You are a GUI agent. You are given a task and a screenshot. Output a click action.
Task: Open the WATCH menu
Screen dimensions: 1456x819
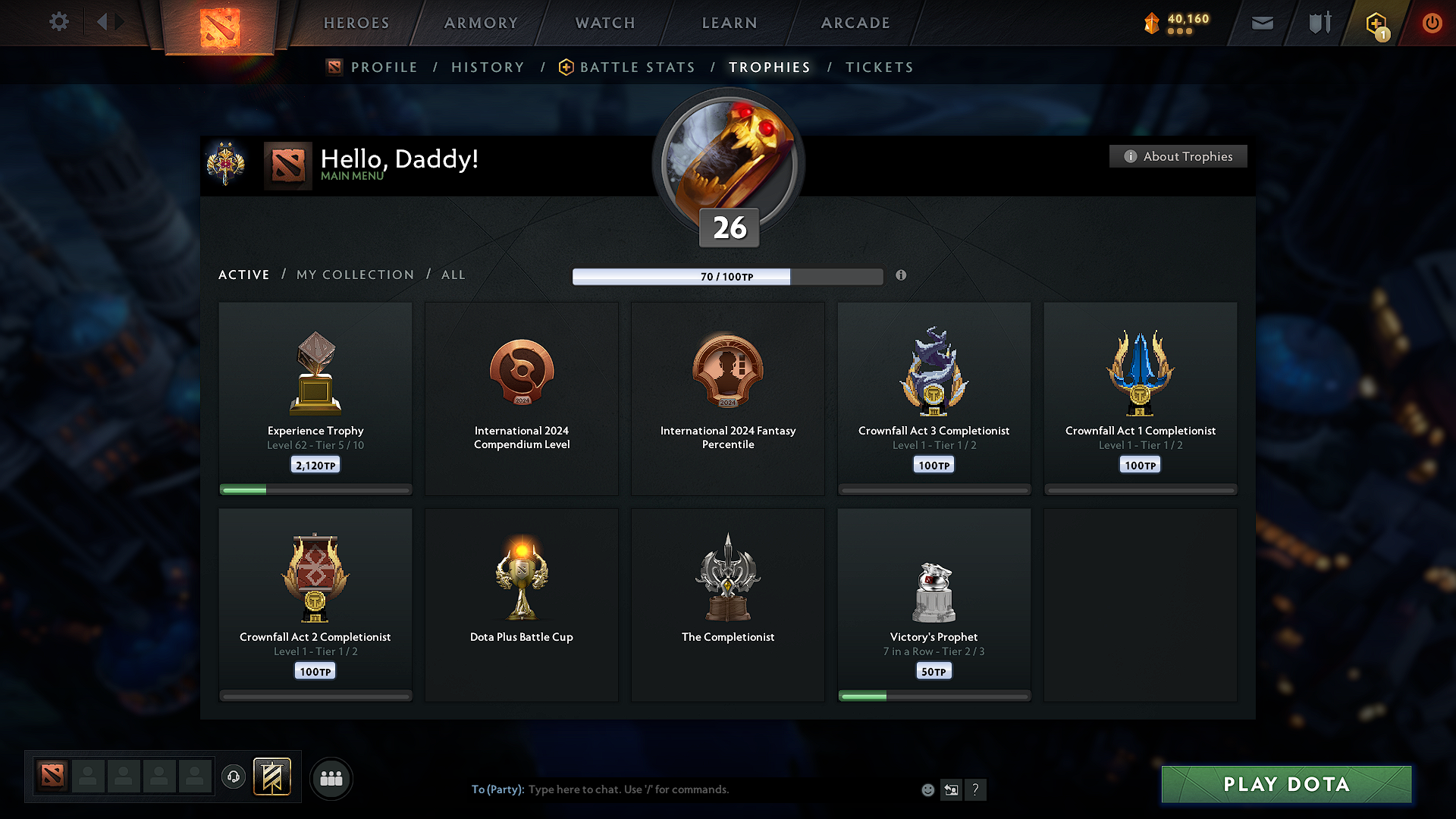click(604, 23)
